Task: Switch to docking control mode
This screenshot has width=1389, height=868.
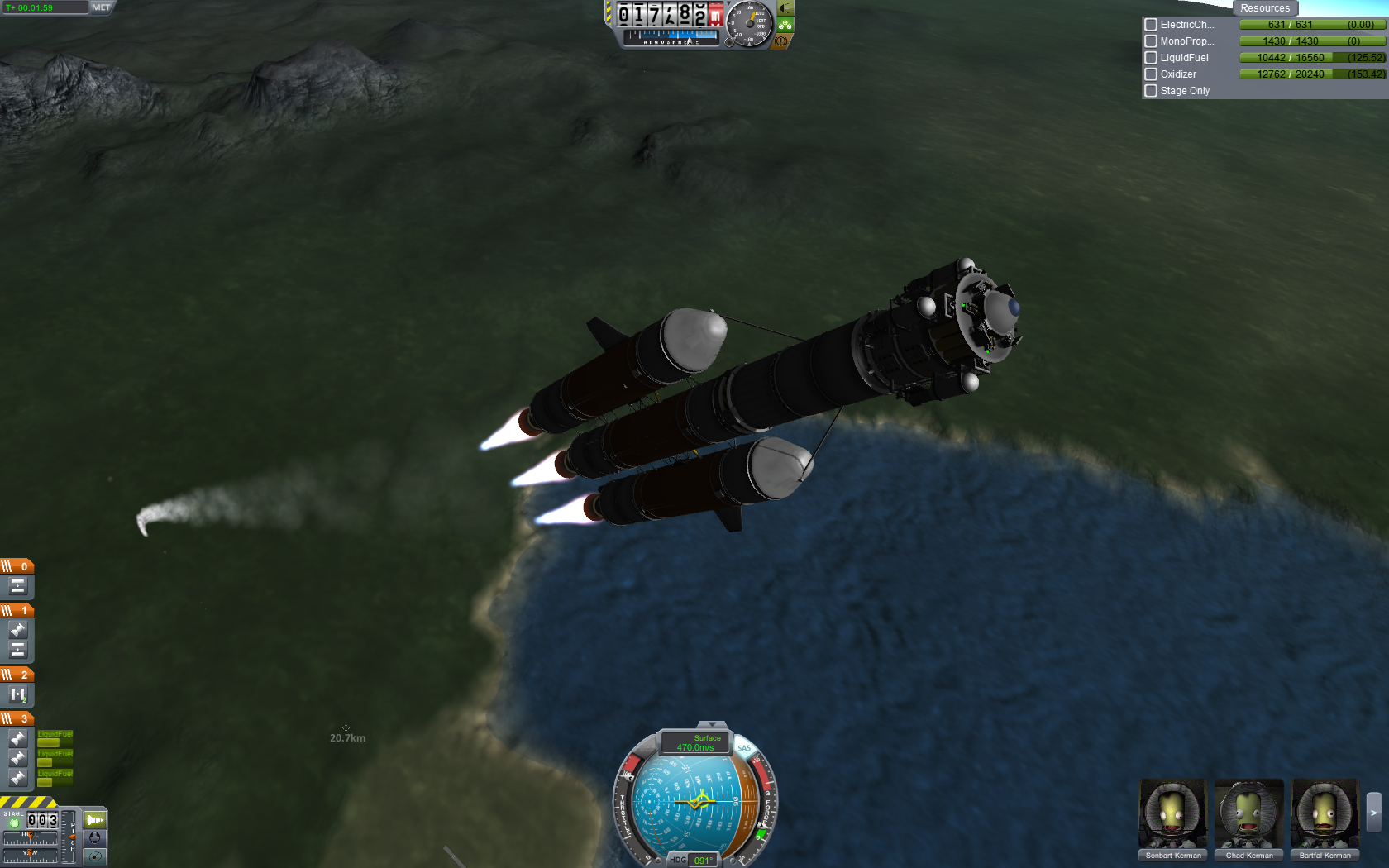Action: click(x=94, y=837)
